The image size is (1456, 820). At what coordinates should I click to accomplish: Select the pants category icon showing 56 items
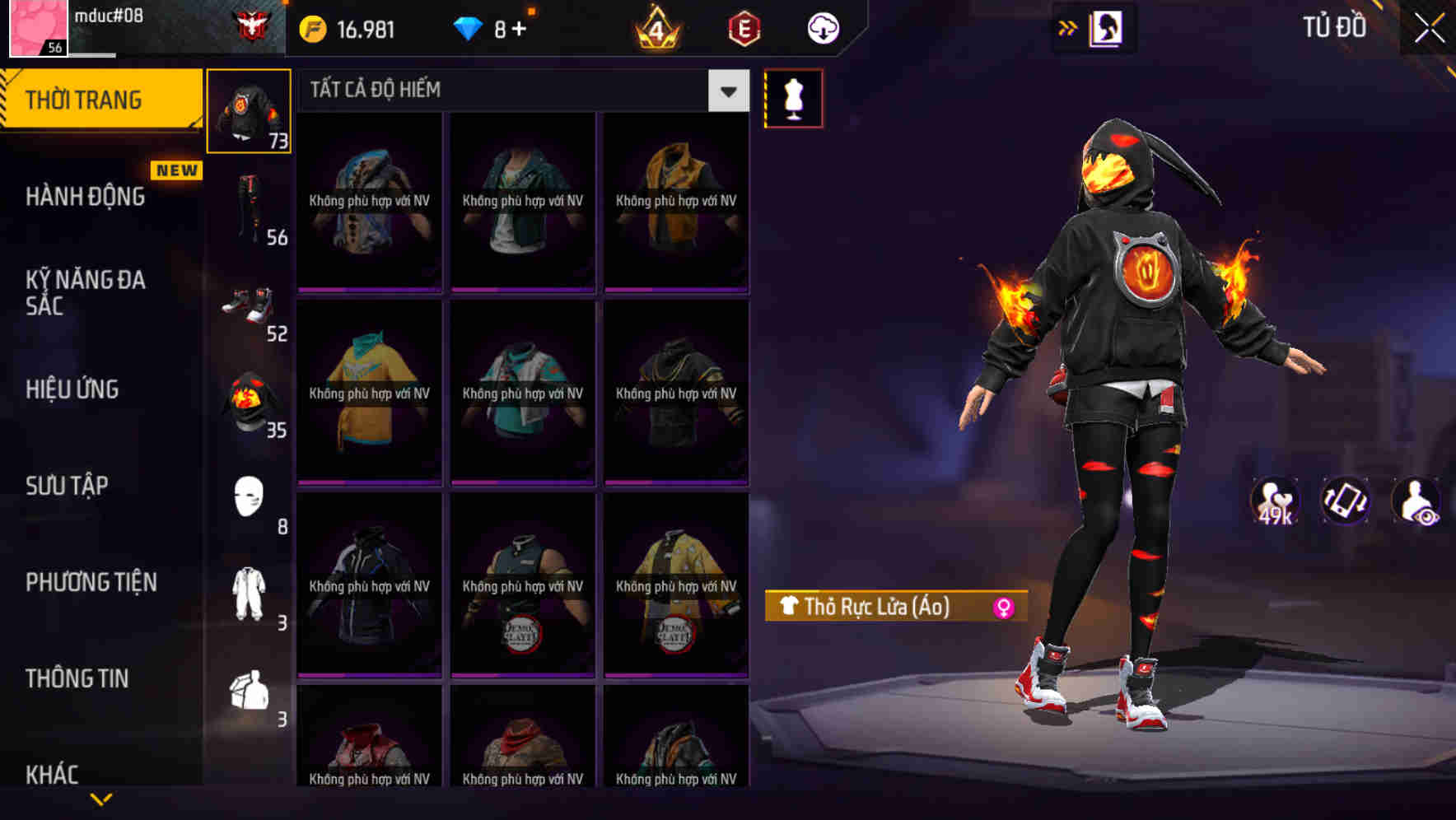point(248,206)
